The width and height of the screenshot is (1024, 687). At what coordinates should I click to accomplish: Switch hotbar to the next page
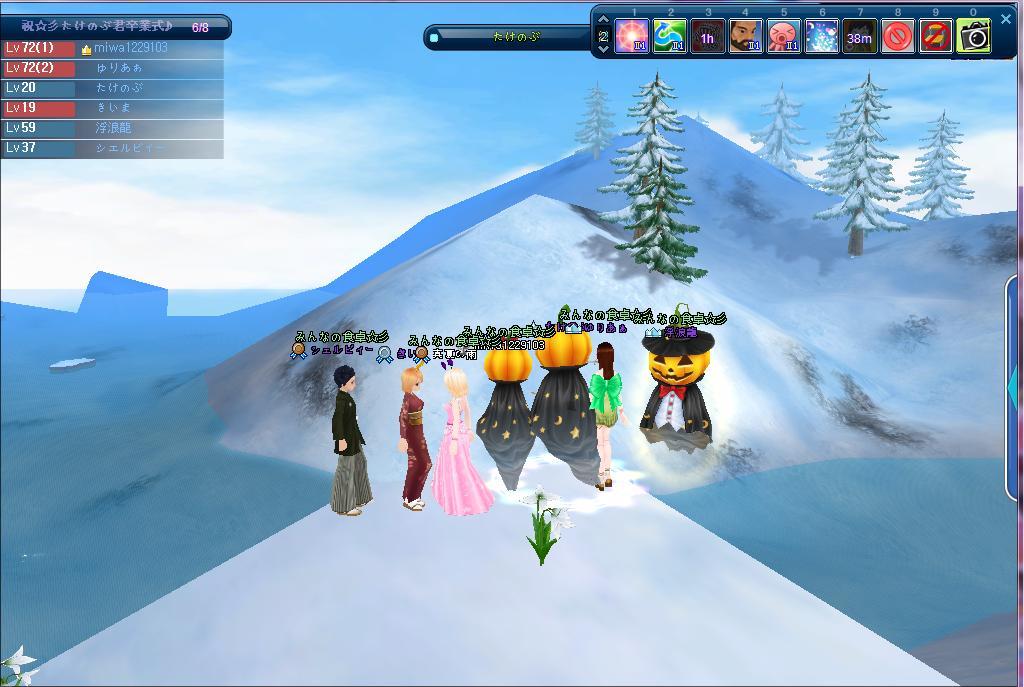[x=604, y=49]
